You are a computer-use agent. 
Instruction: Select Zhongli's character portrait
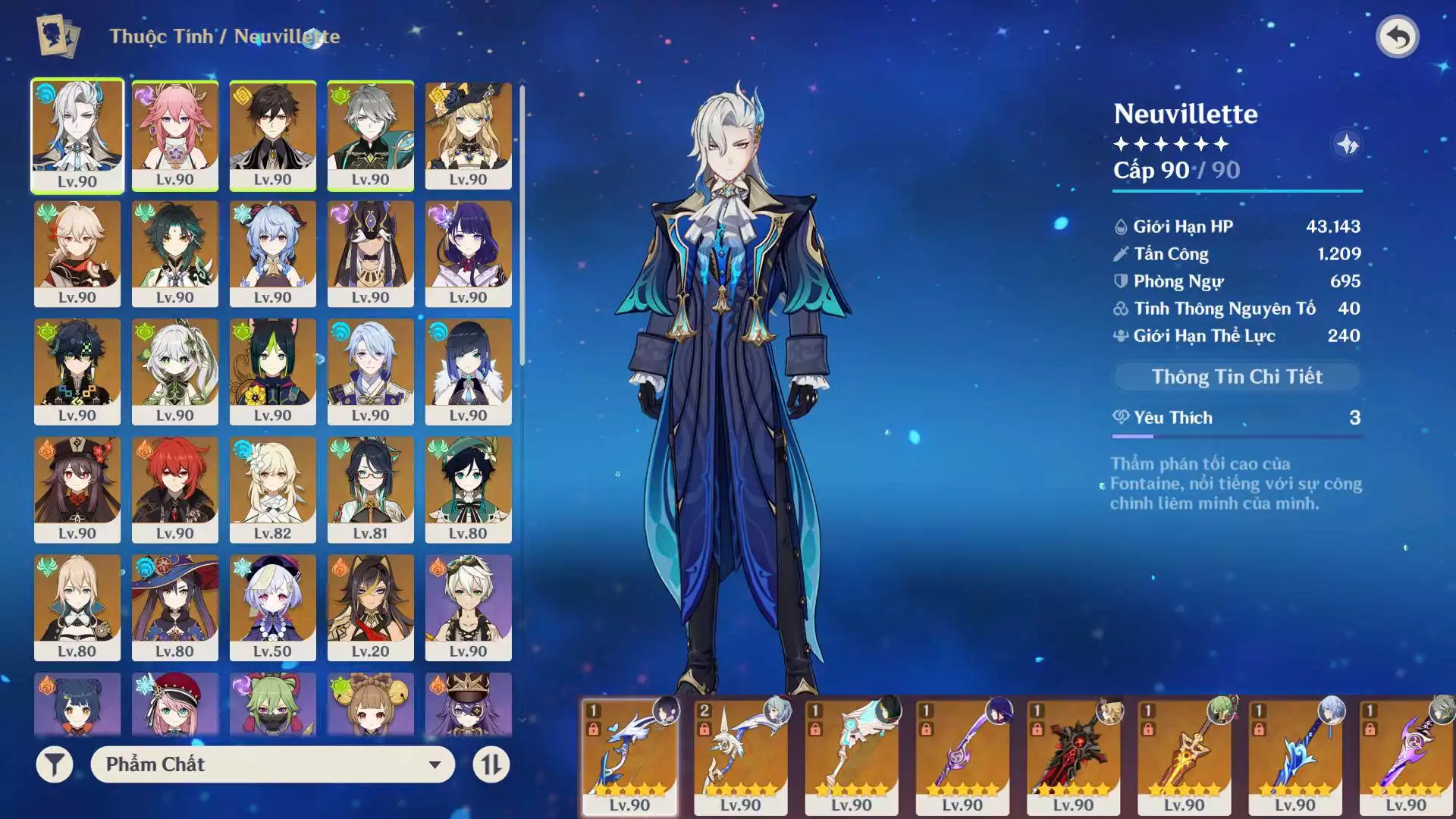272,135
